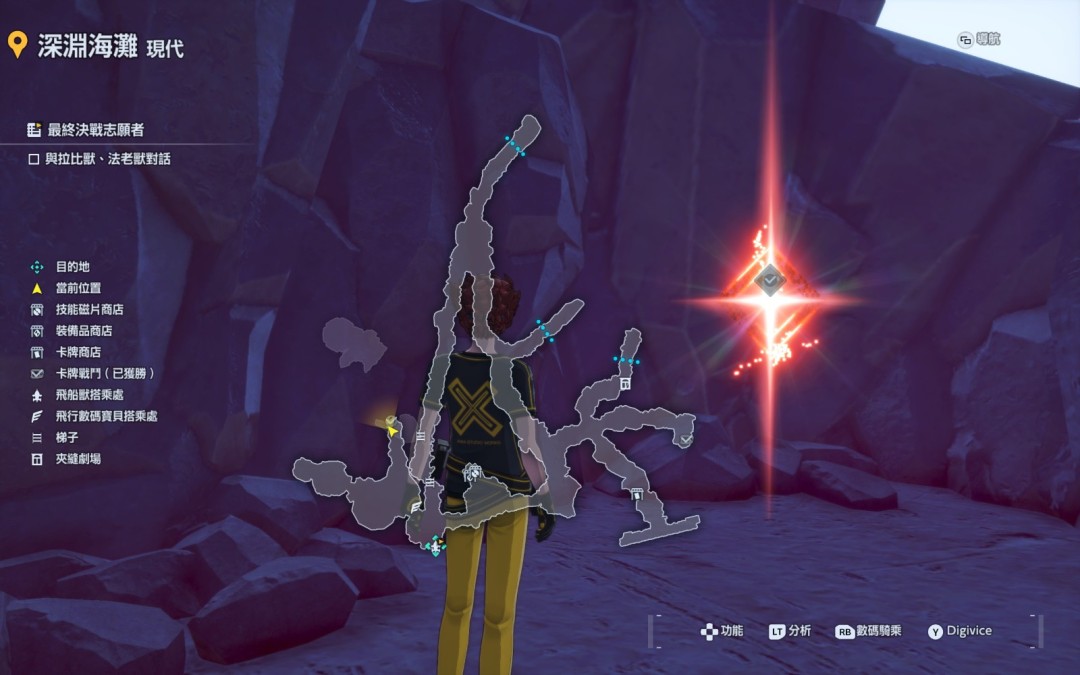Image resolution: width=1080 pixels, height=675 pixels.
Task: Click the 當前位置 legend entry
Action: pyautogui.click(x=77, y=288)
